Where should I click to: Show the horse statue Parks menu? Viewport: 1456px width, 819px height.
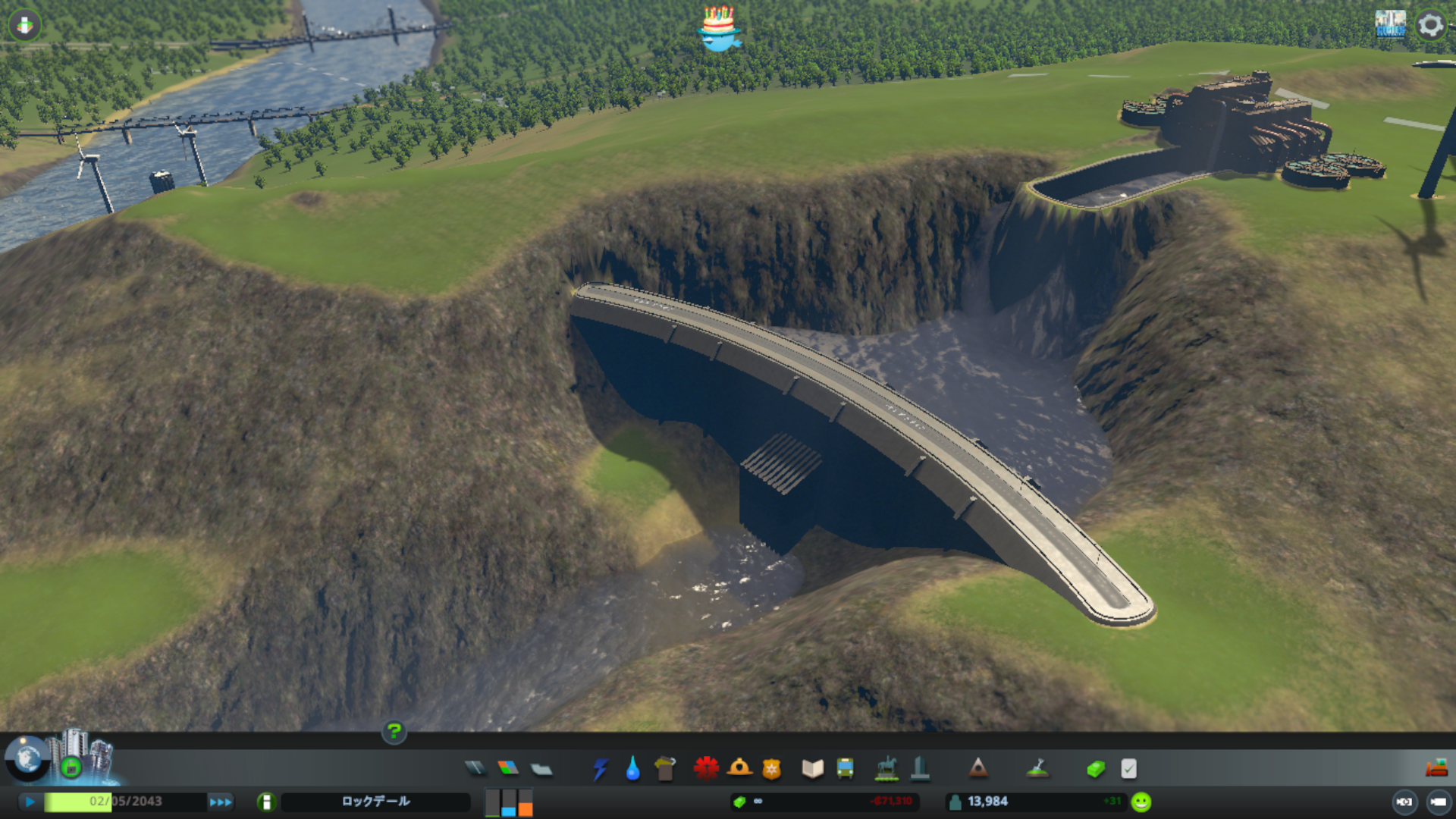(886, 769)
